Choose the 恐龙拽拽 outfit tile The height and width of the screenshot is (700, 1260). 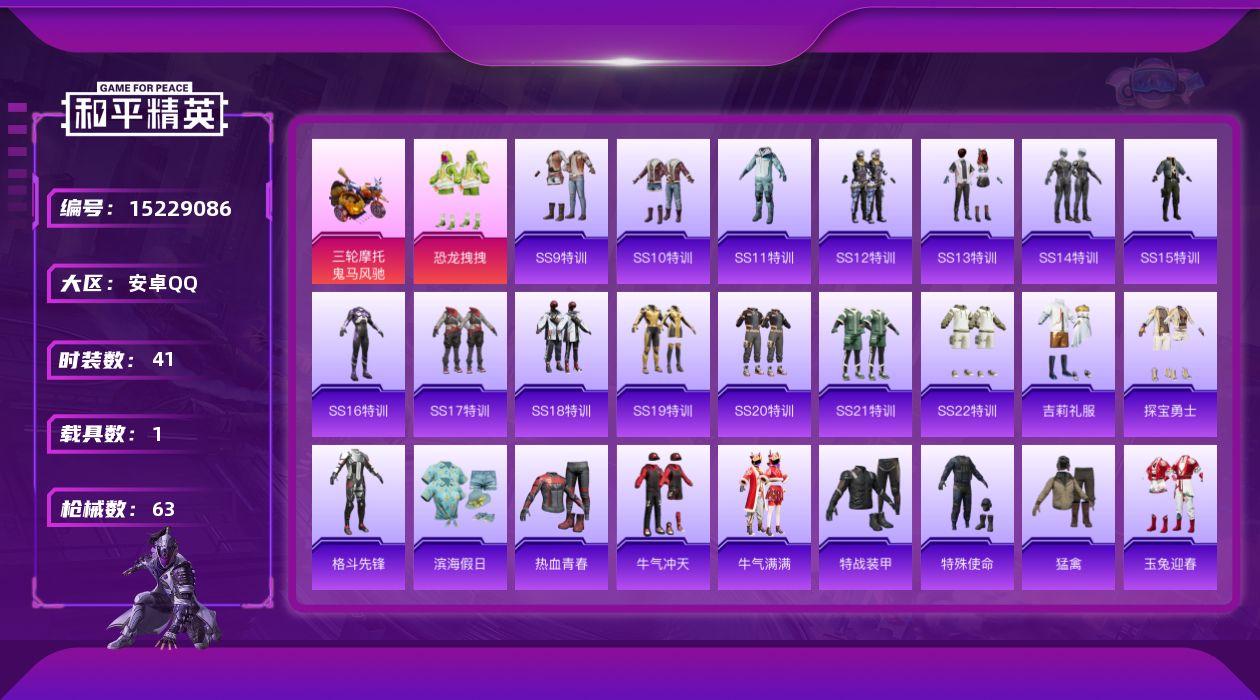point(460,211)
